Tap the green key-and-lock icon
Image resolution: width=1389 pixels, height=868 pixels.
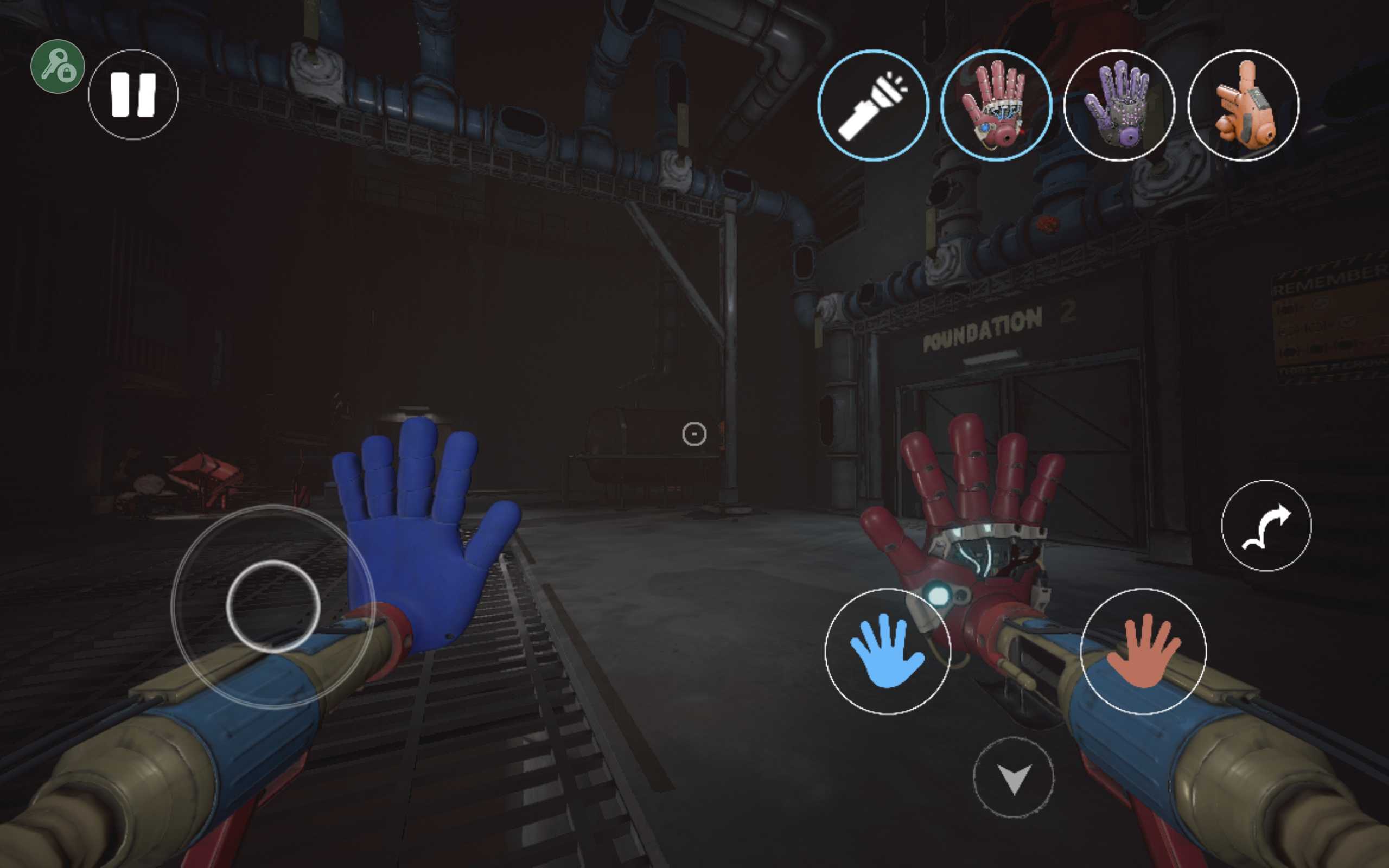58,67
